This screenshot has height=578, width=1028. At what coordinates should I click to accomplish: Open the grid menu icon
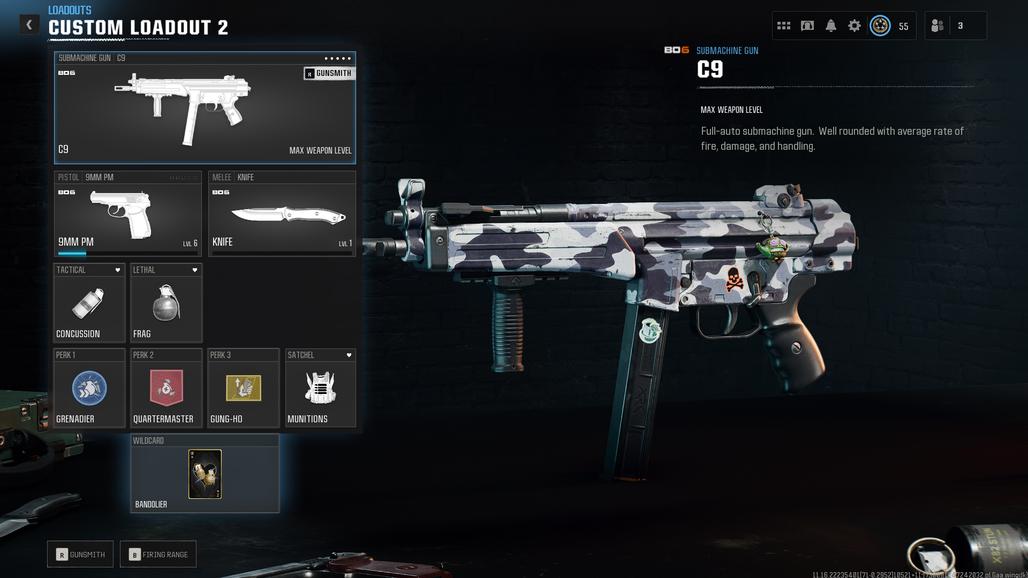784,26
